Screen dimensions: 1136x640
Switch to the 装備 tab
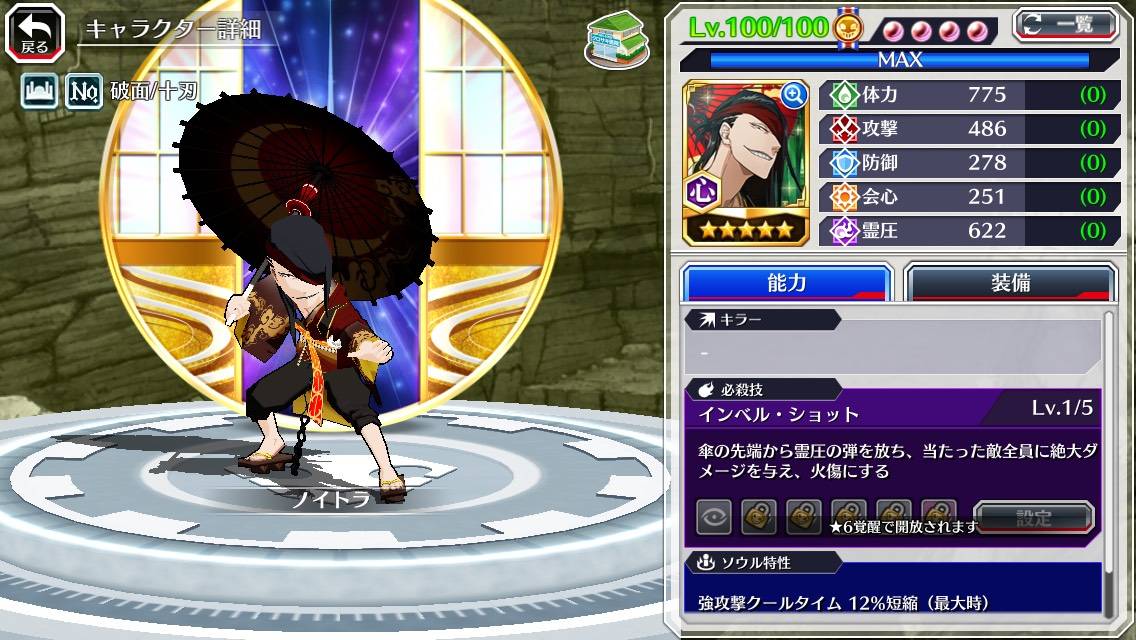pos(1010,283)
